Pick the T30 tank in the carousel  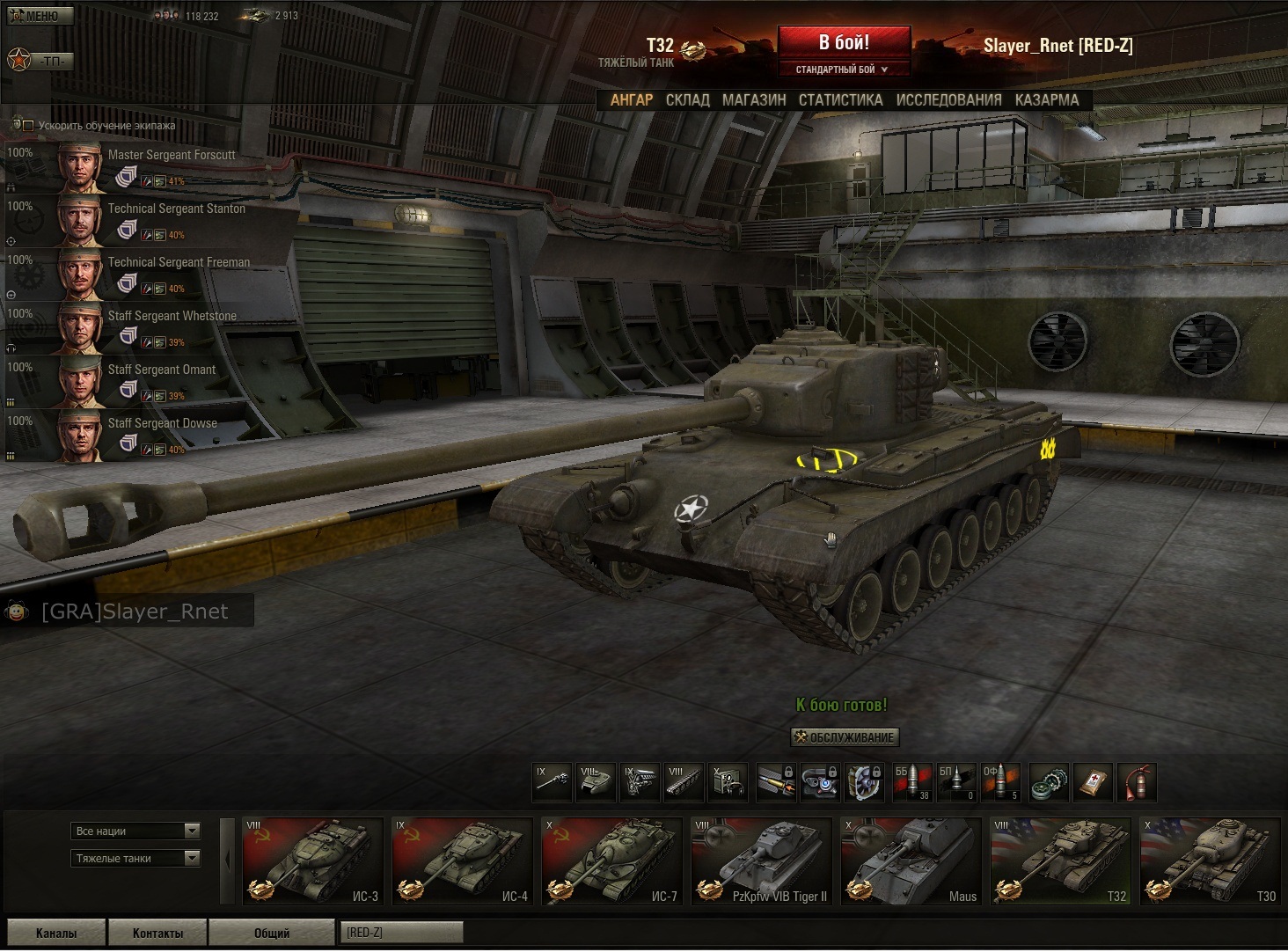pos(1210,861)
